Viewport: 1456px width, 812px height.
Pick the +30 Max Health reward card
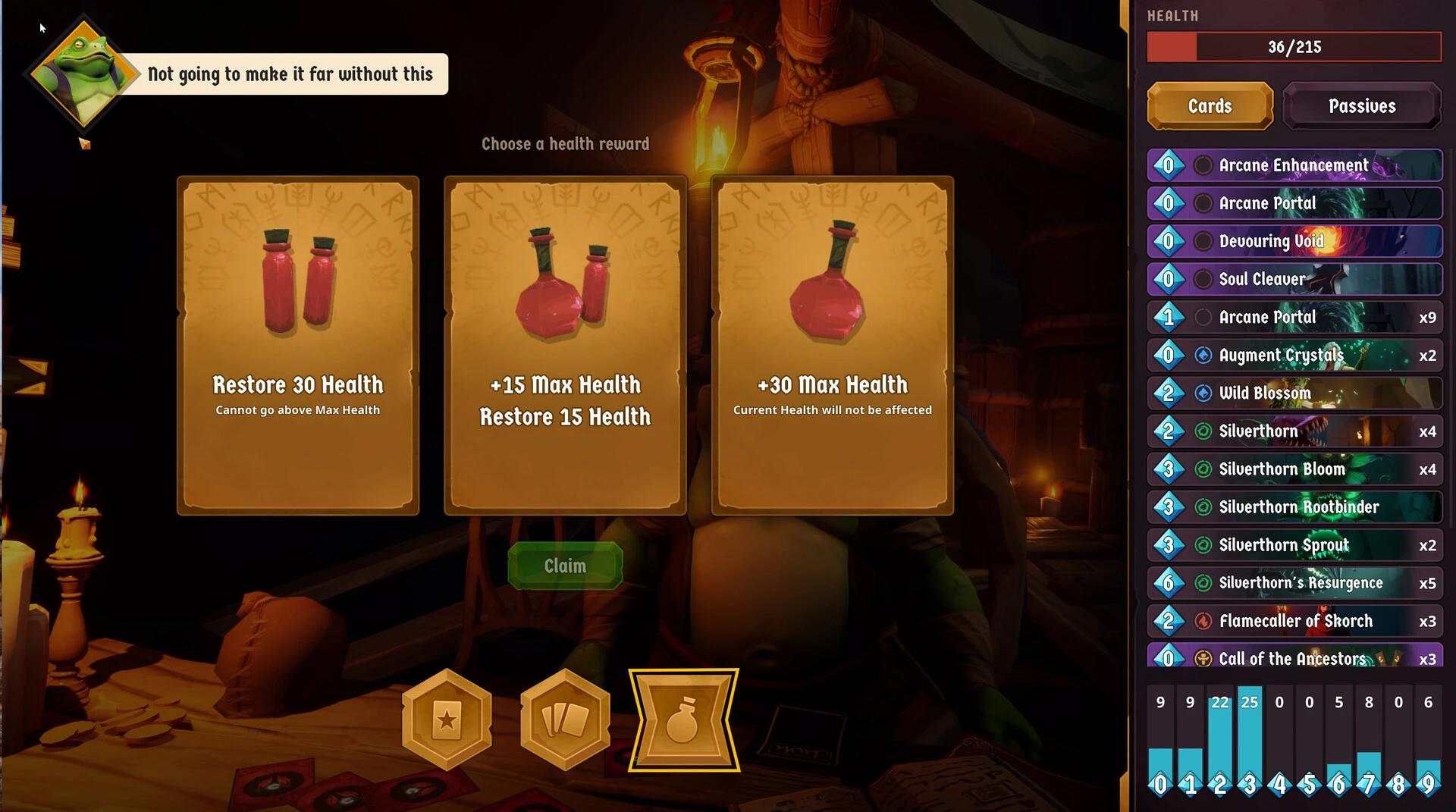coord(832,346)
